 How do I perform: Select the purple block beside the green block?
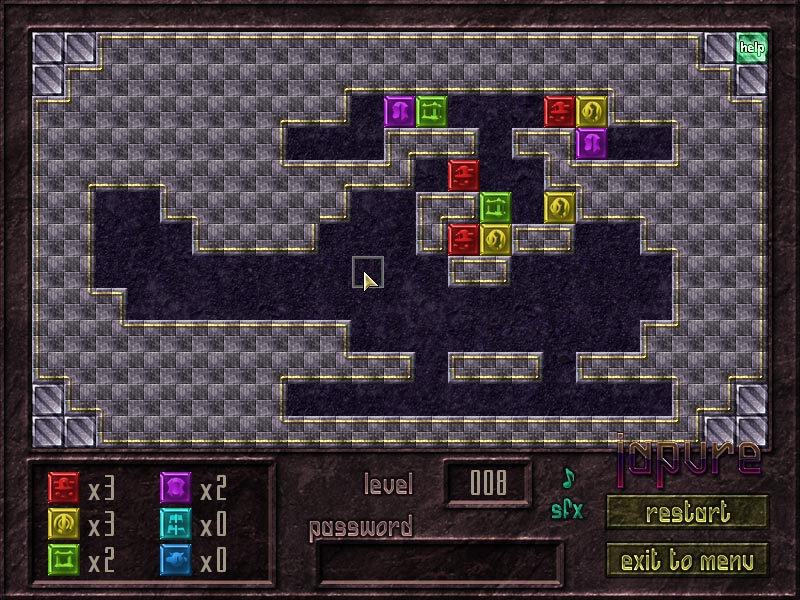tap(399, 111)
